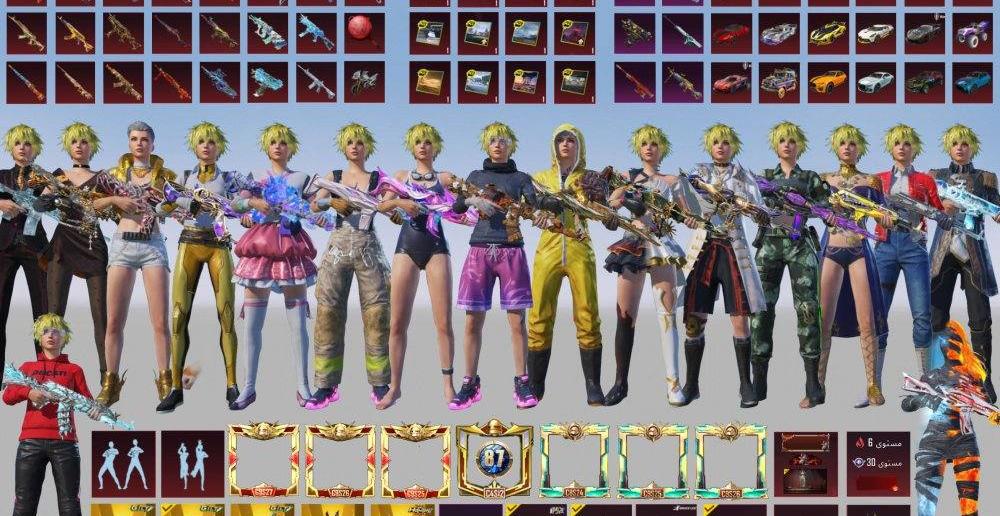Select the C6S27 avatar frame
This screenshot has height=516, width=1000.
click(x=264, y=460)
